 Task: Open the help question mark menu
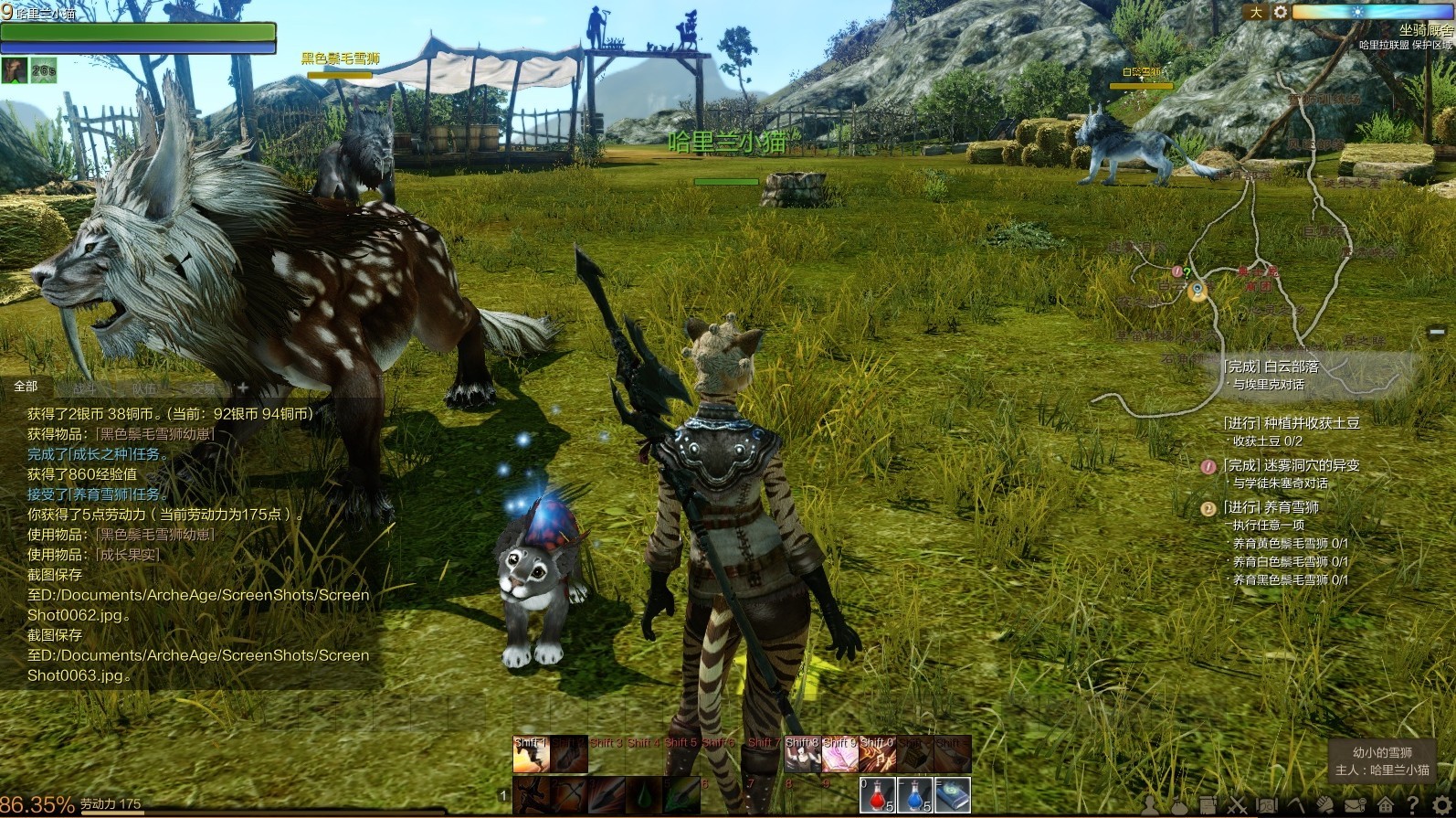coord(1412,806)
